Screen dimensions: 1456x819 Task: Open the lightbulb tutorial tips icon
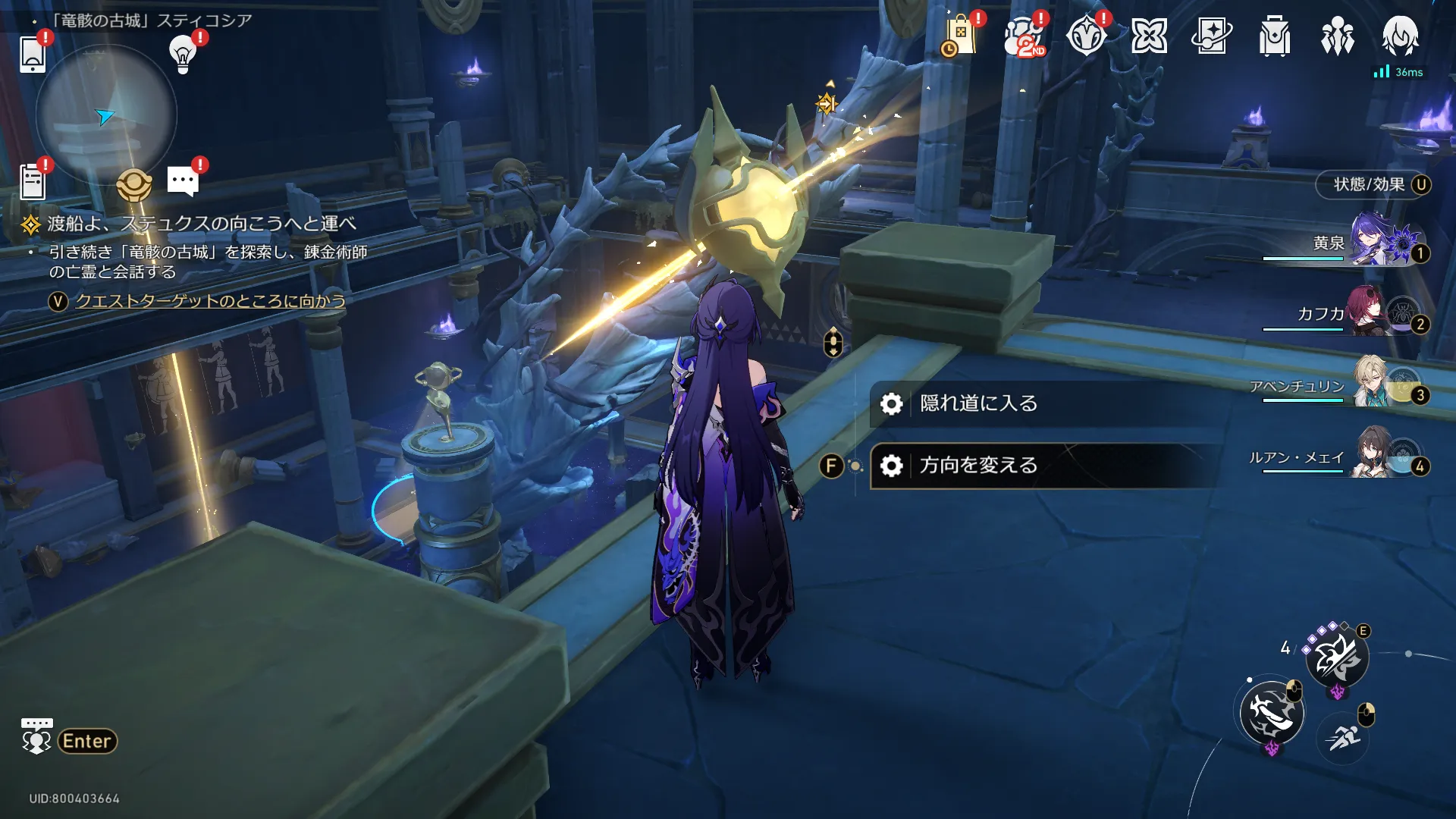(183, 54)
